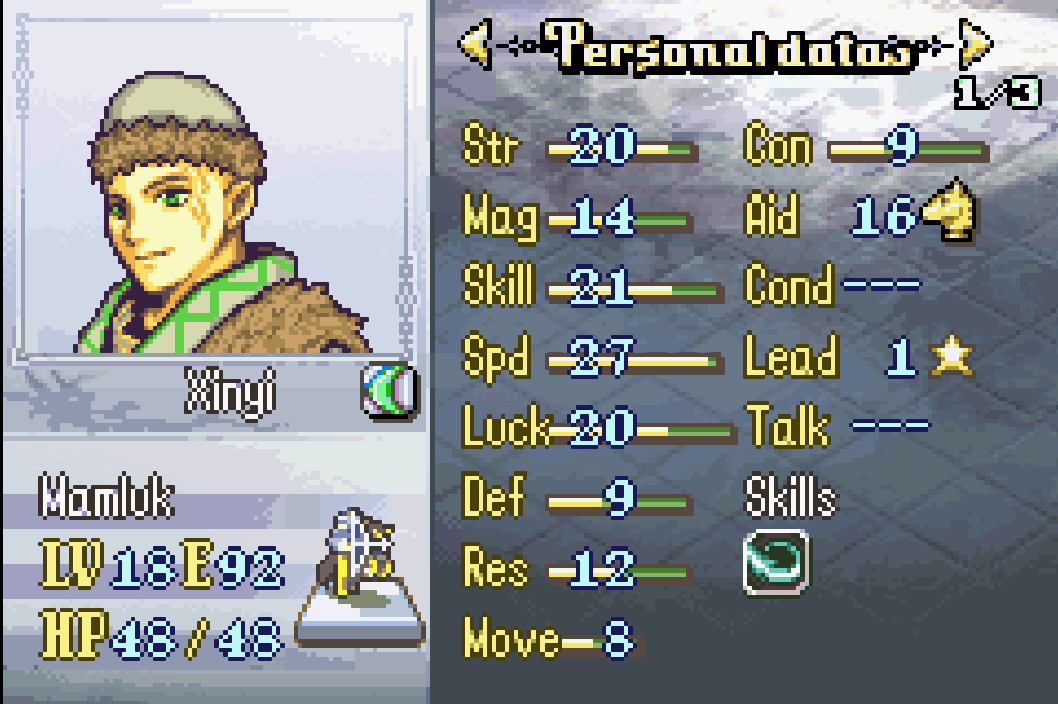
Task: Go to next page with right arrow
Action: click(975, 45)
